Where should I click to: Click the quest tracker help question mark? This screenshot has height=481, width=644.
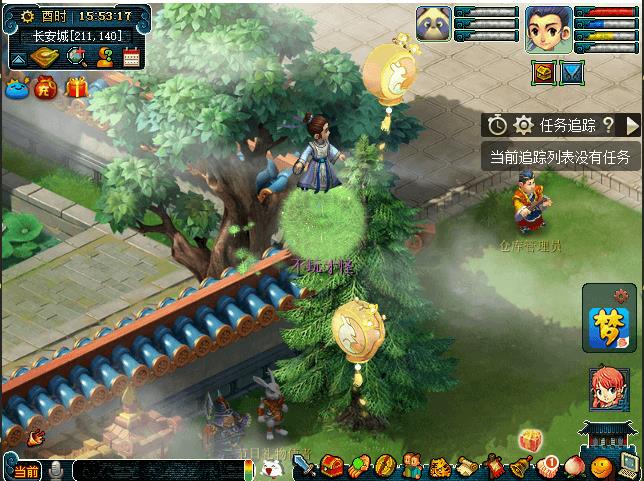click(x=607, y=125)
